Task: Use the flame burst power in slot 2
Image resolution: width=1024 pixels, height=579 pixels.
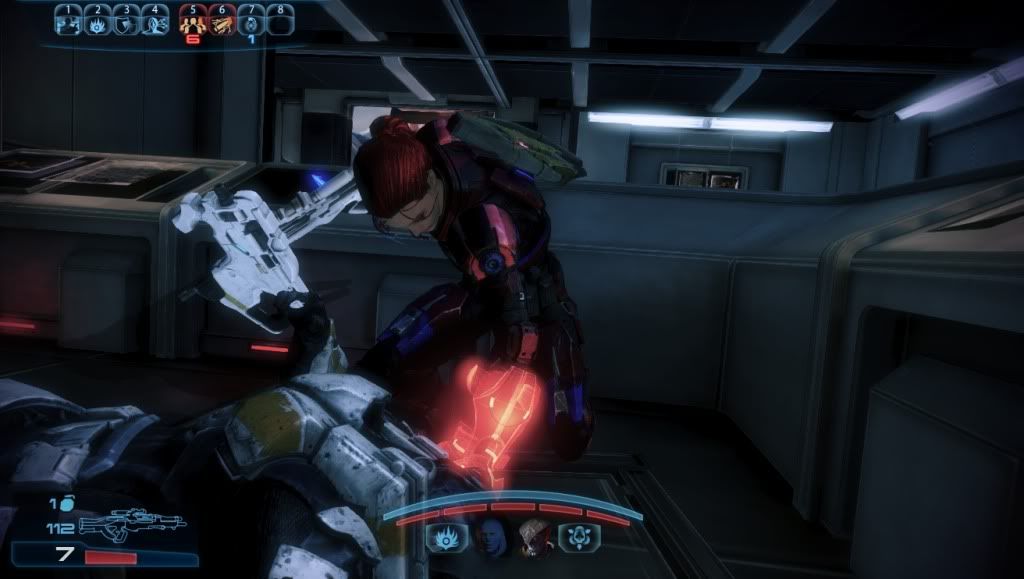Action: point(97,21)
